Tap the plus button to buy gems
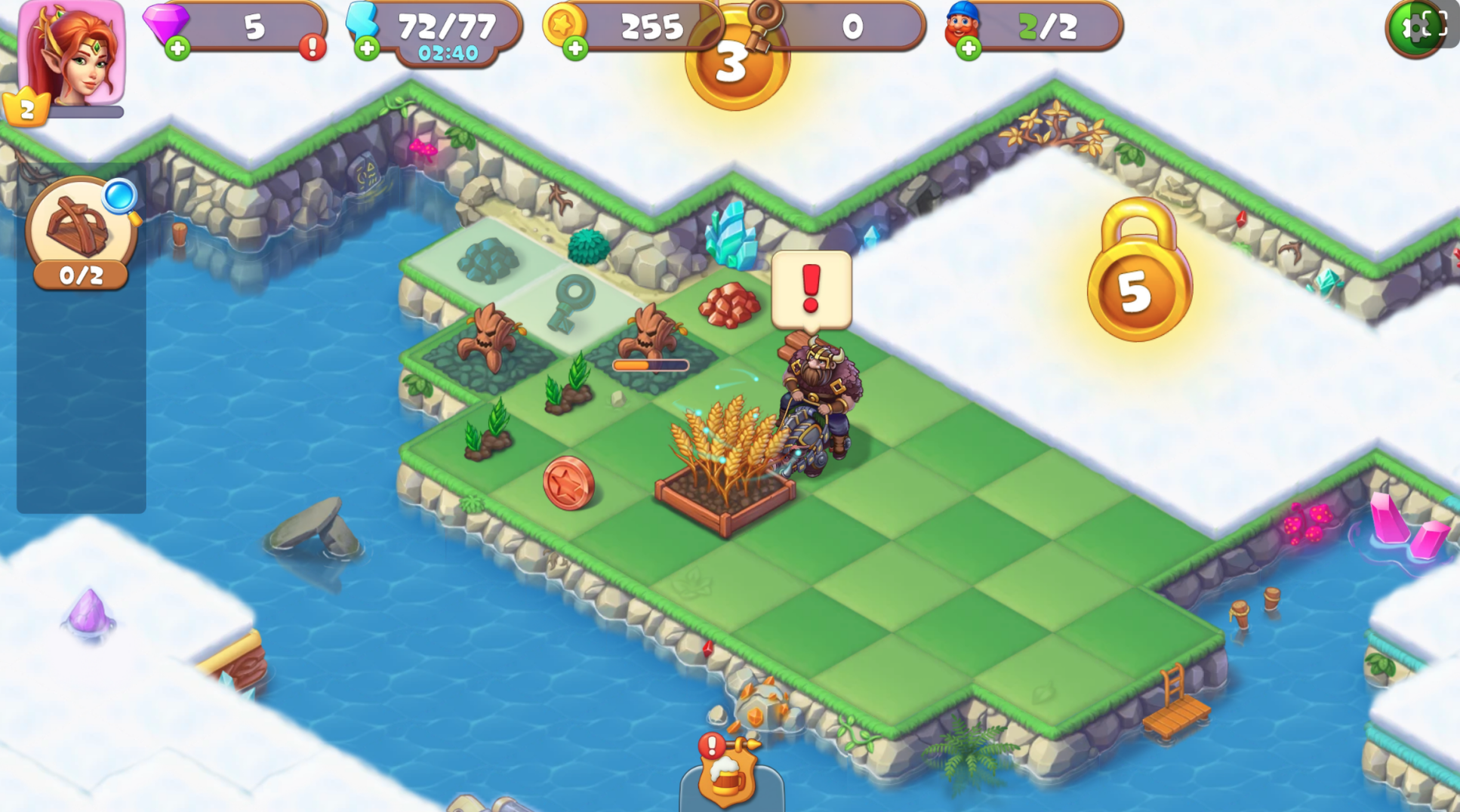Viewport: 1460px width, 812px height. 177,49
